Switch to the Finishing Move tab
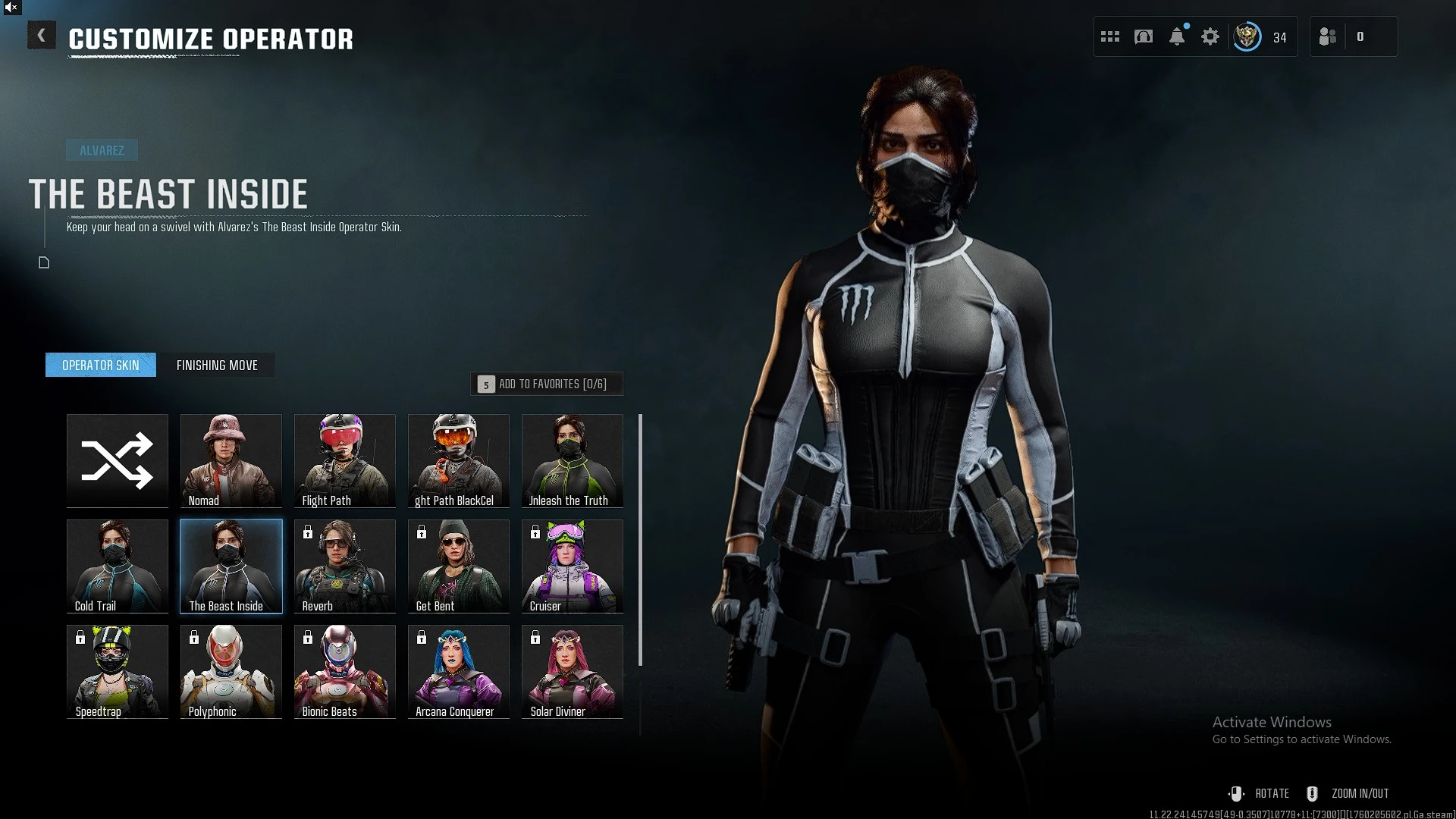Screen dimensions: 1456x819 [x=218, y=365]
